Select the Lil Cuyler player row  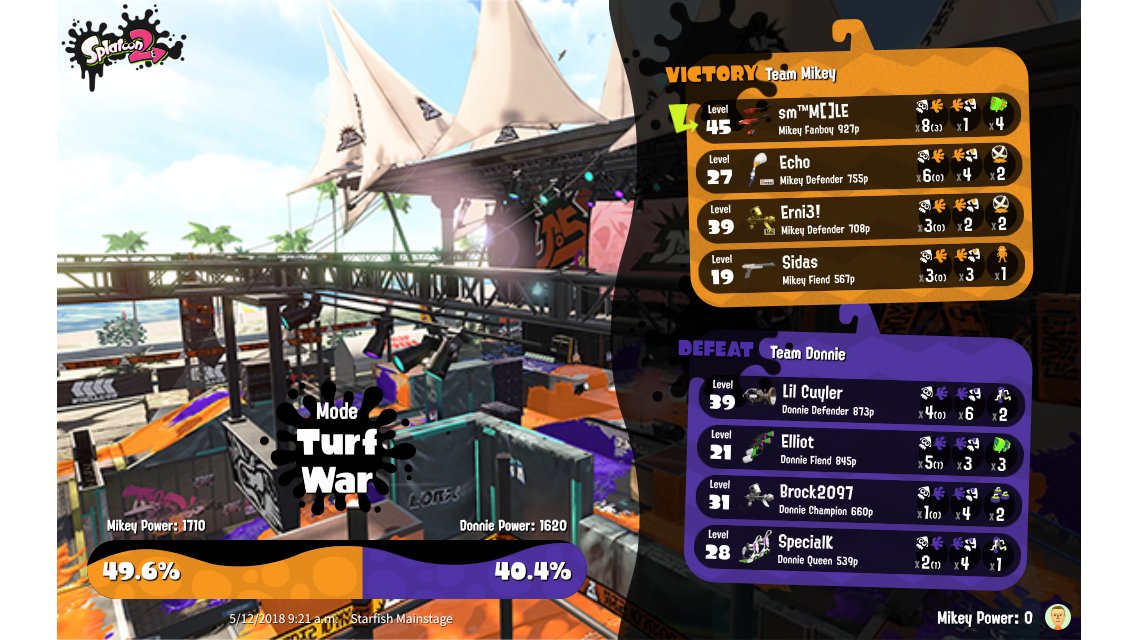pyautogui.click(x=858, y=400)
